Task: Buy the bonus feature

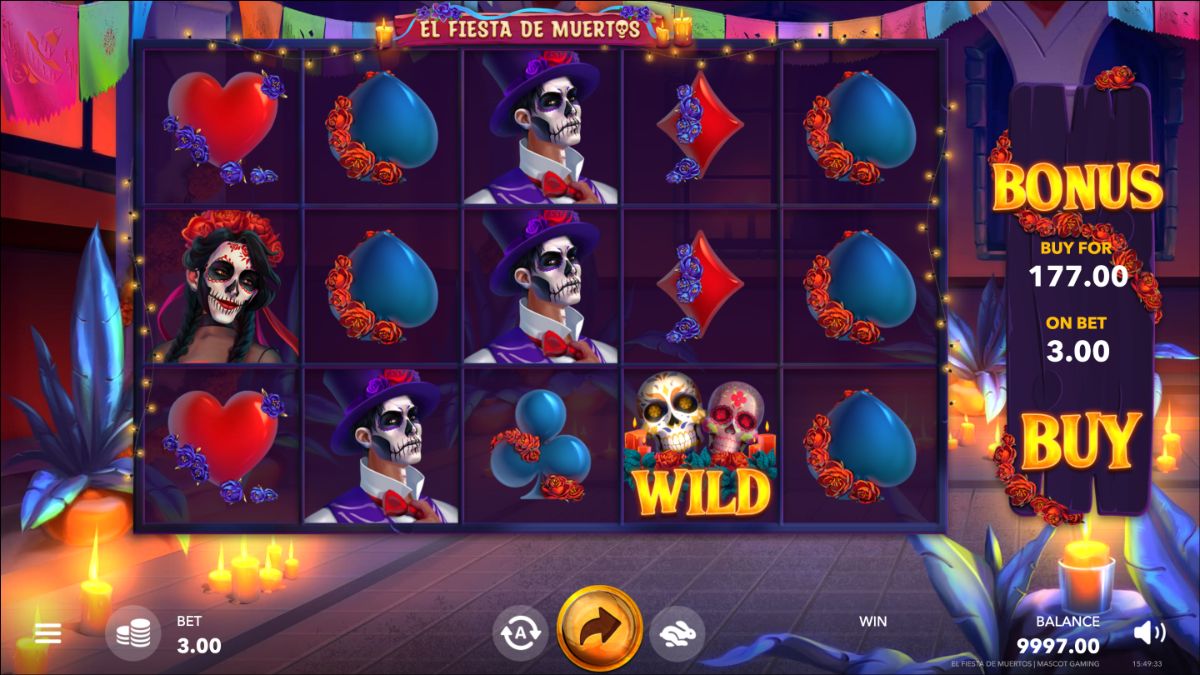Action: click(x=1081, y=441)
